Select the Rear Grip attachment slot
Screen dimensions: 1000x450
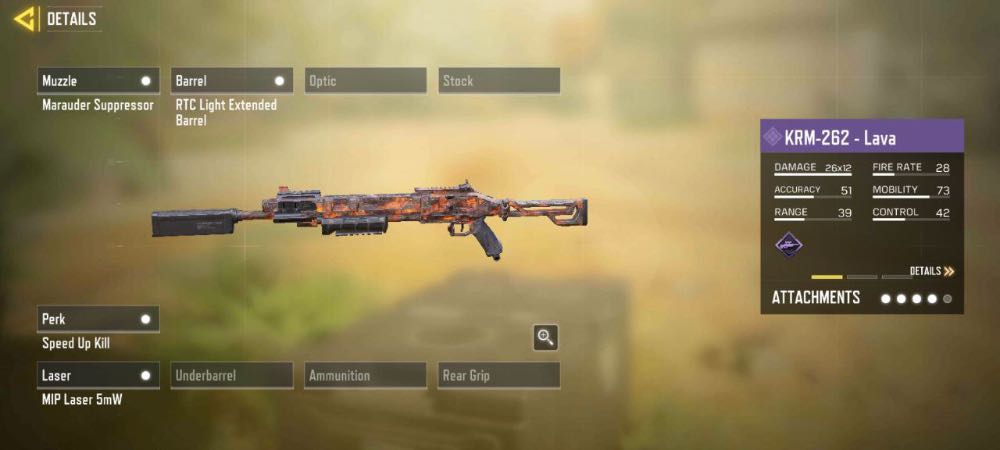(x=499, y=376)
